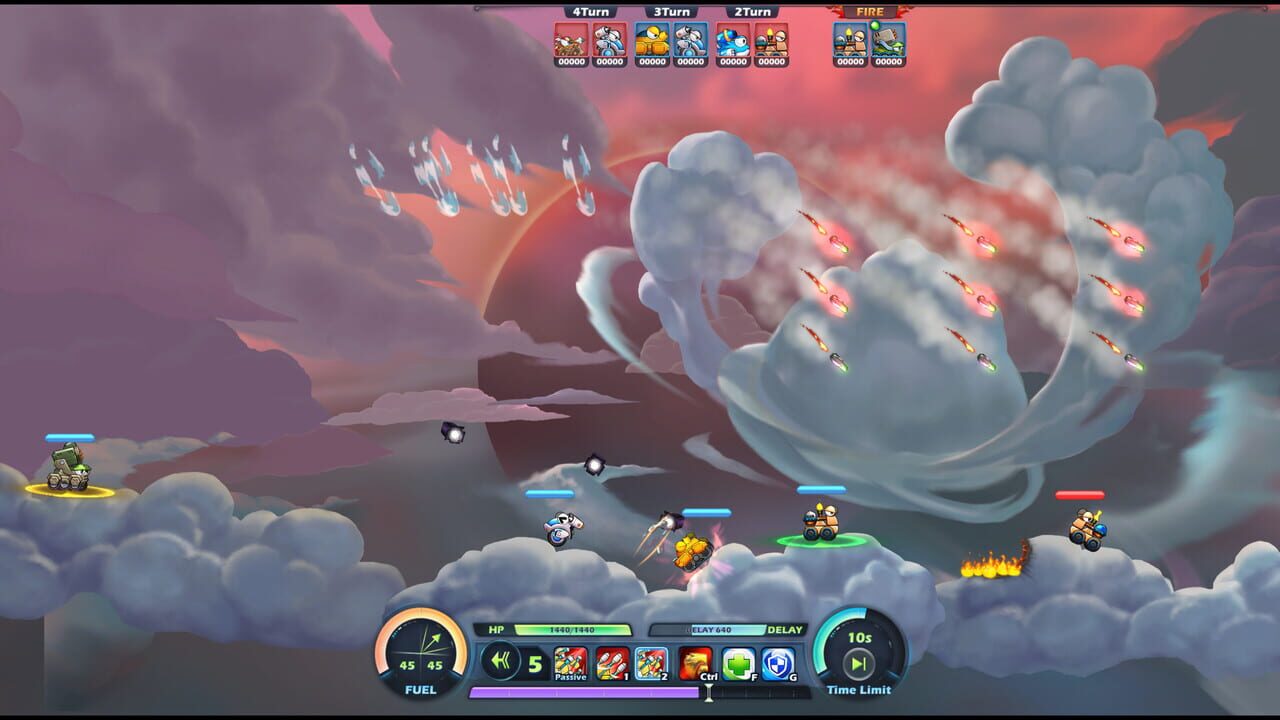The image size is (1280, 720).
Task: Select the Passive skill icon
Action: pos(570,664)
